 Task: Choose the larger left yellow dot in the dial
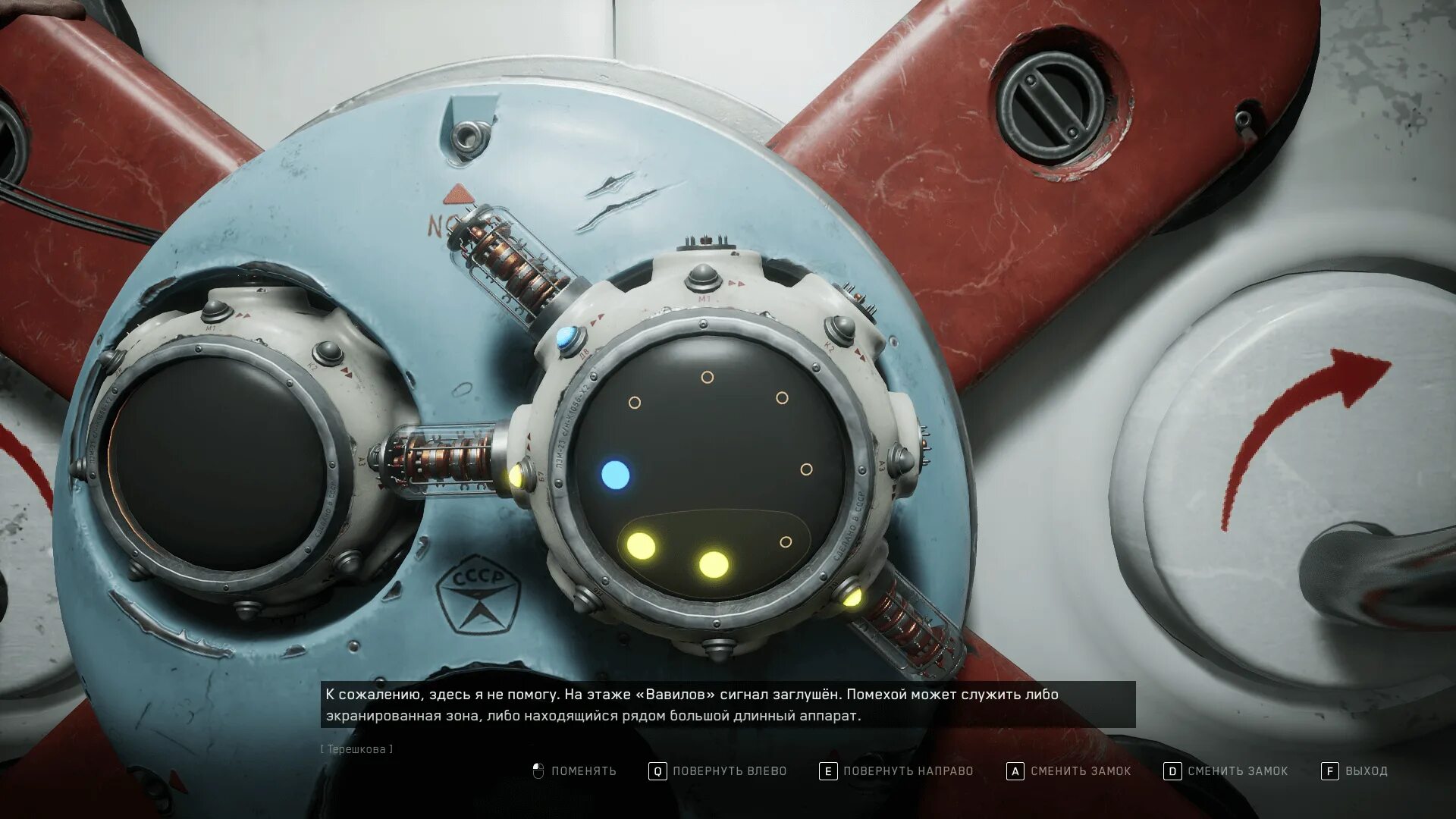pyautogui.click(x=641, y=546)
